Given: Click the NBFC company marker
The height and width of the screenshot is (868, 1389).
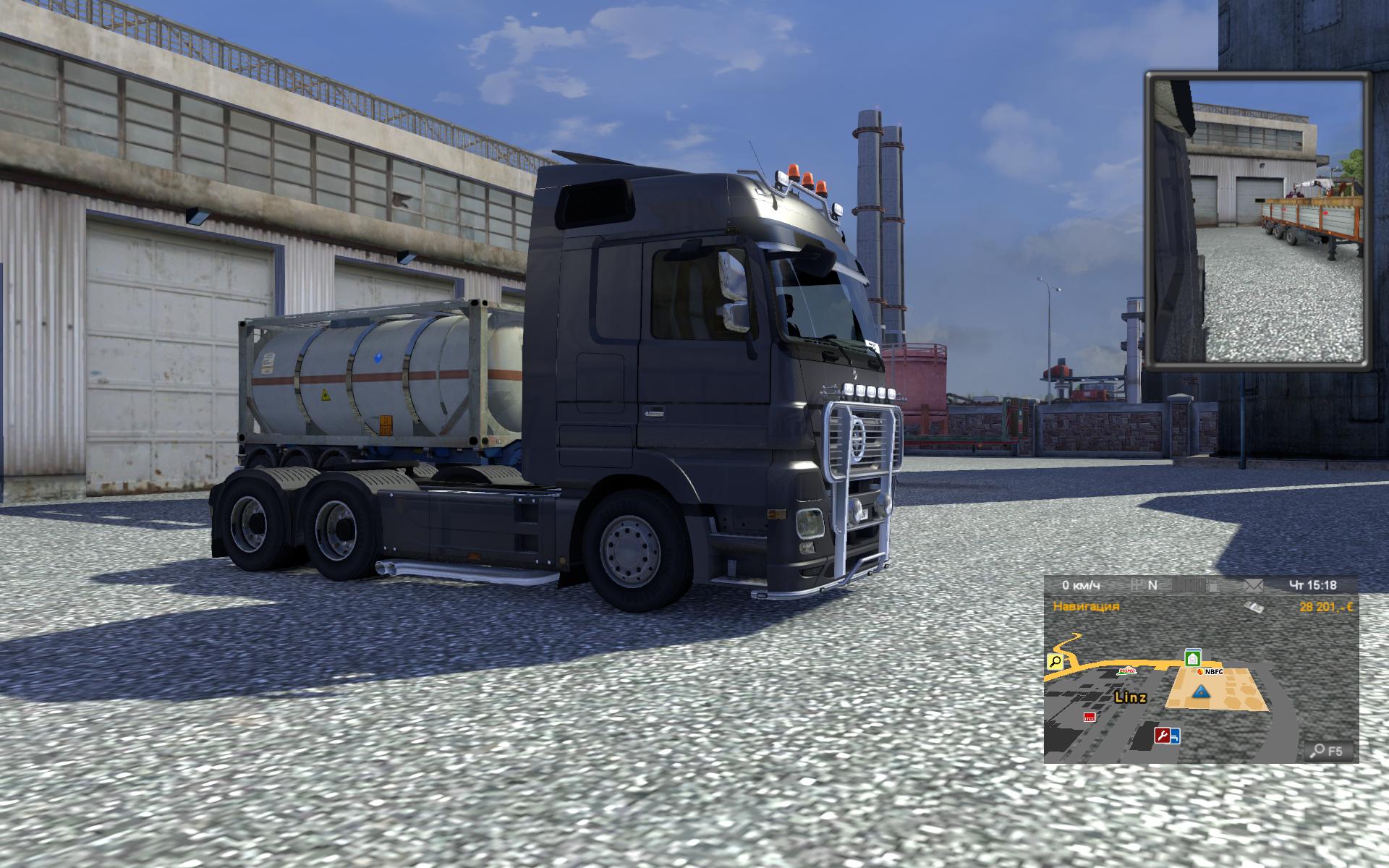Looking at the screenshot, I should coord(1210,672).
